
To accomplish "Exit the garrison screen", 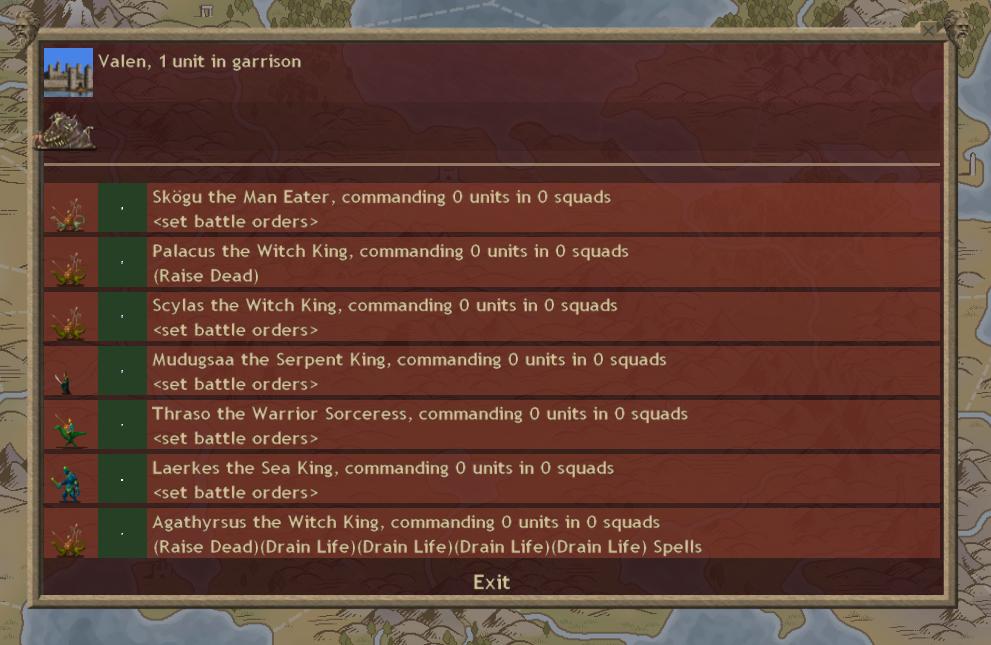I will coord(491,582).
